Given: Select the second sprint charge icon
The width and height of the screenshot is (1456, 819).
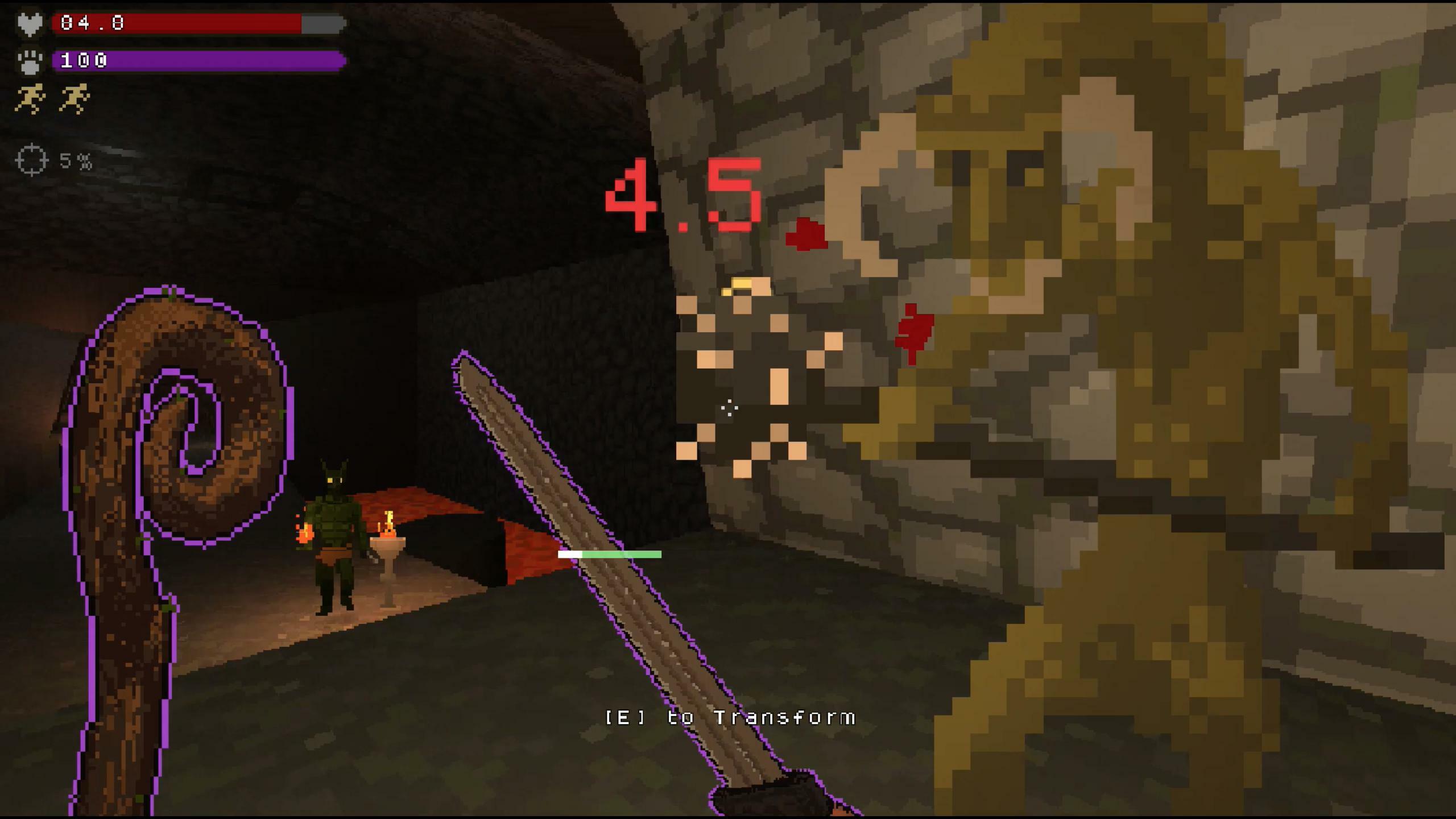Looking at the screenshot, I should pos(74,97).
